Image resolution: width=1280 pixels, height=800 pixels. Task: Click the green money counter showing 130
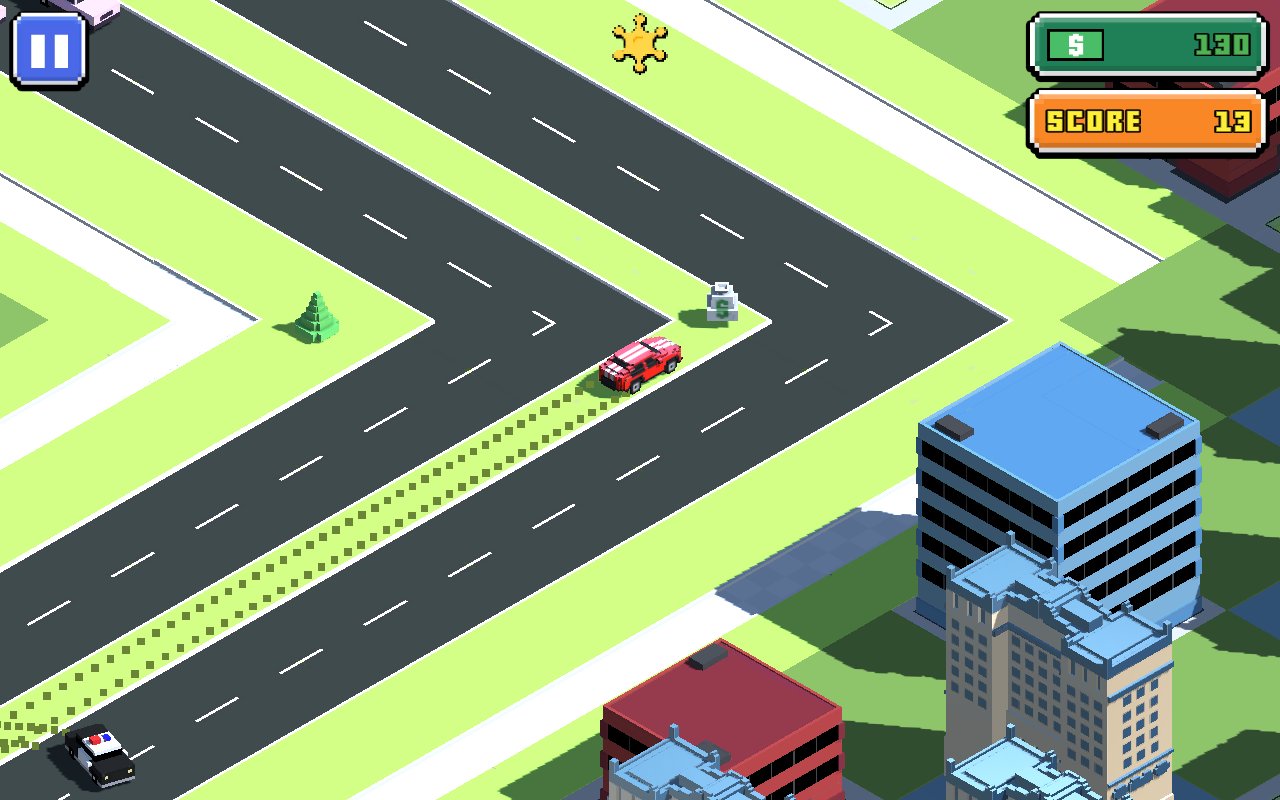[x=1145, y=44]
